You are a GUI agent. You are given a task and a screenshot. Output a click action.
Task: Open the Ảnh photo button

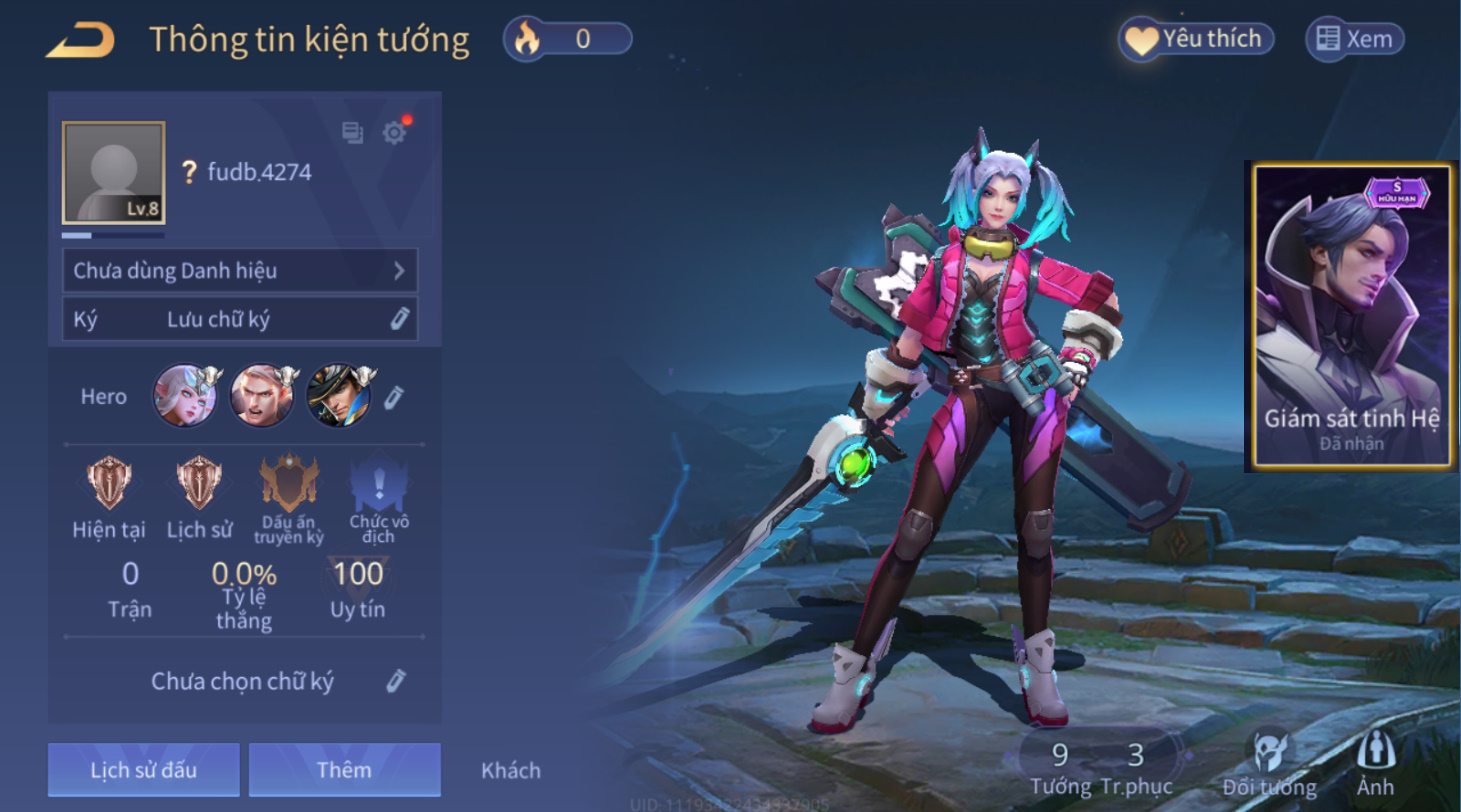point(1375,763)
